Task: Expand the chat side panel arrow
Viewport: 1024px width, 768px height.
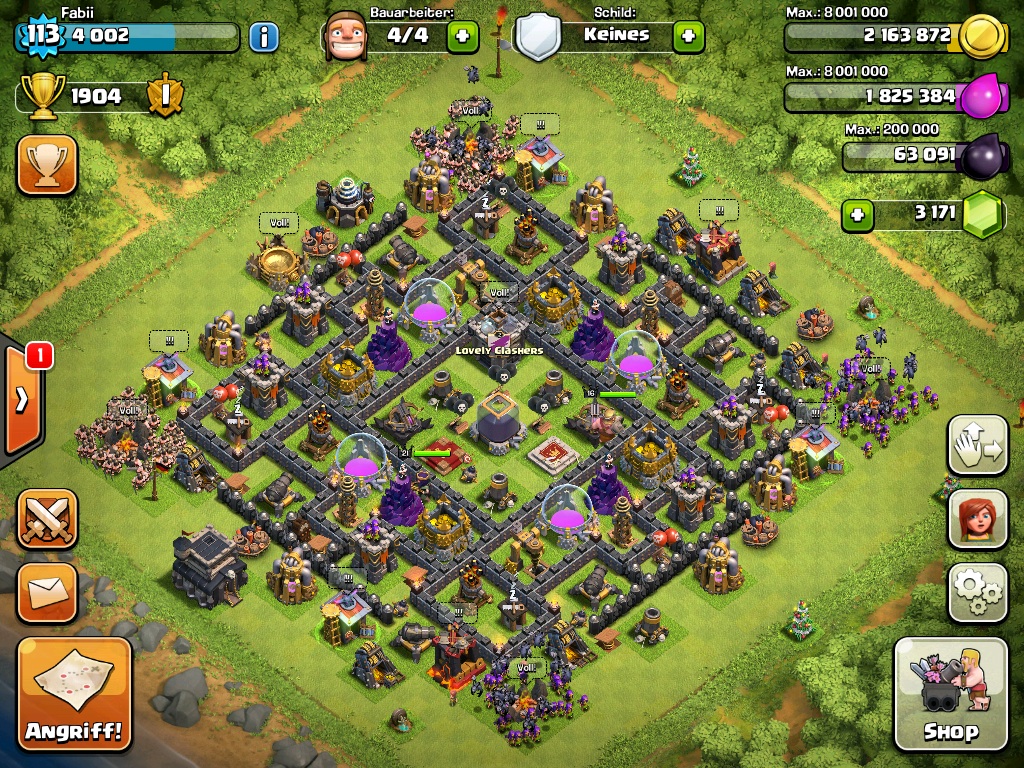Action: 21,400
